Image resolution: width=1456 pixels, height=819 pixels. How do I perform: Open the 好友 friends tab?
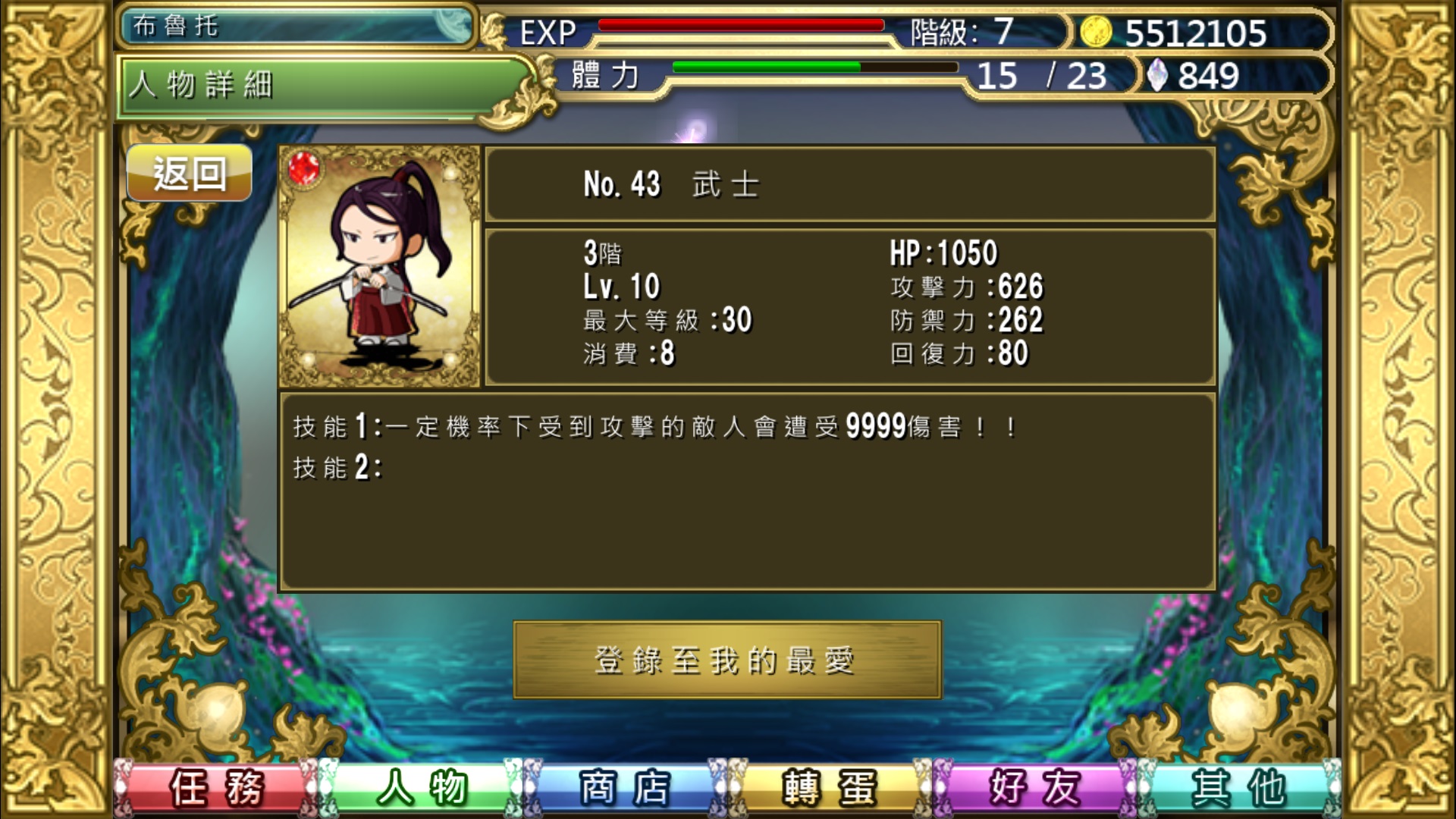pyautogui.click(x=1035, y=787)
